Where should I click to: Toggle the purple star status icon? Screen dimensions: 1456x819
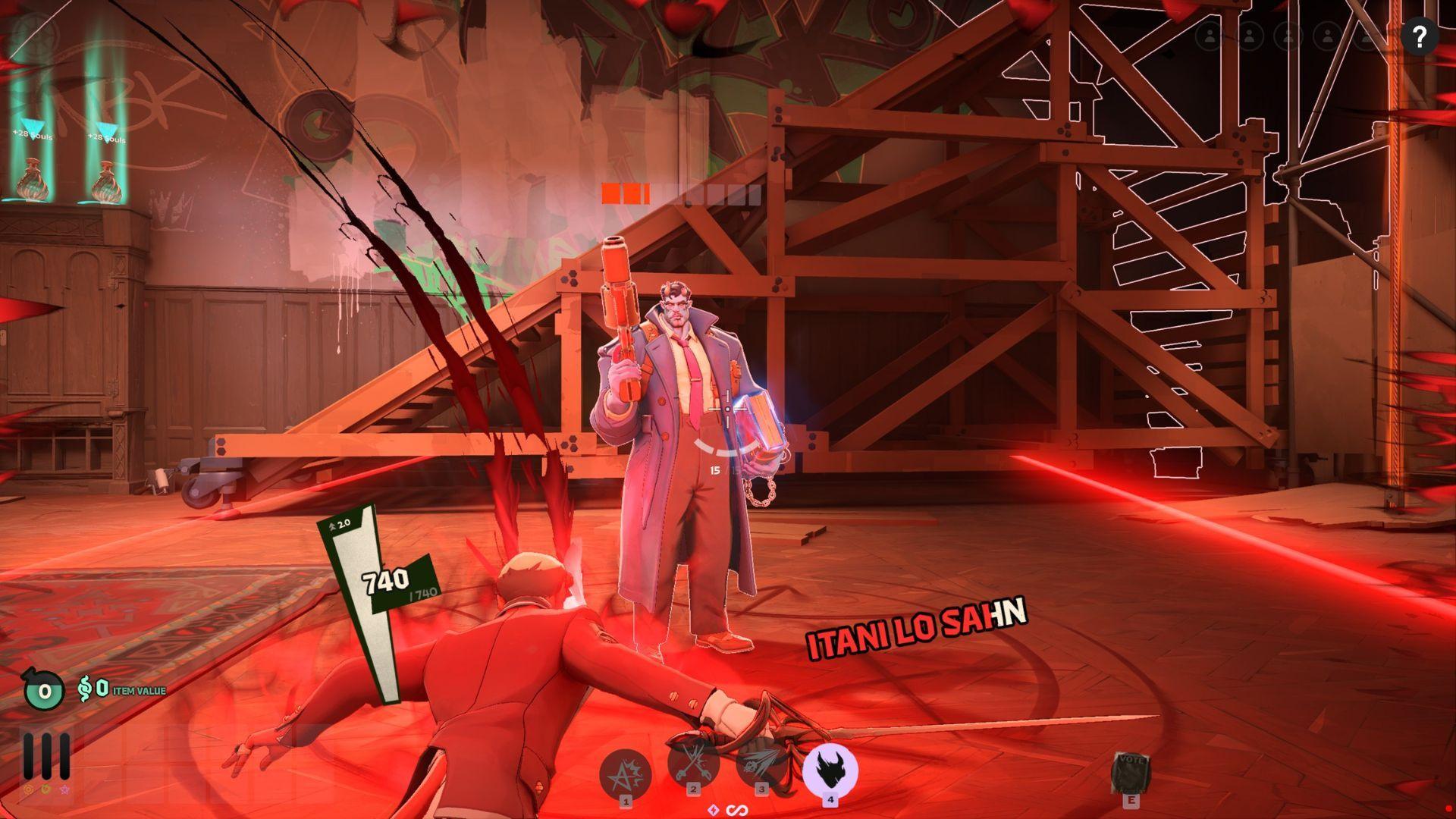[65, 790]
